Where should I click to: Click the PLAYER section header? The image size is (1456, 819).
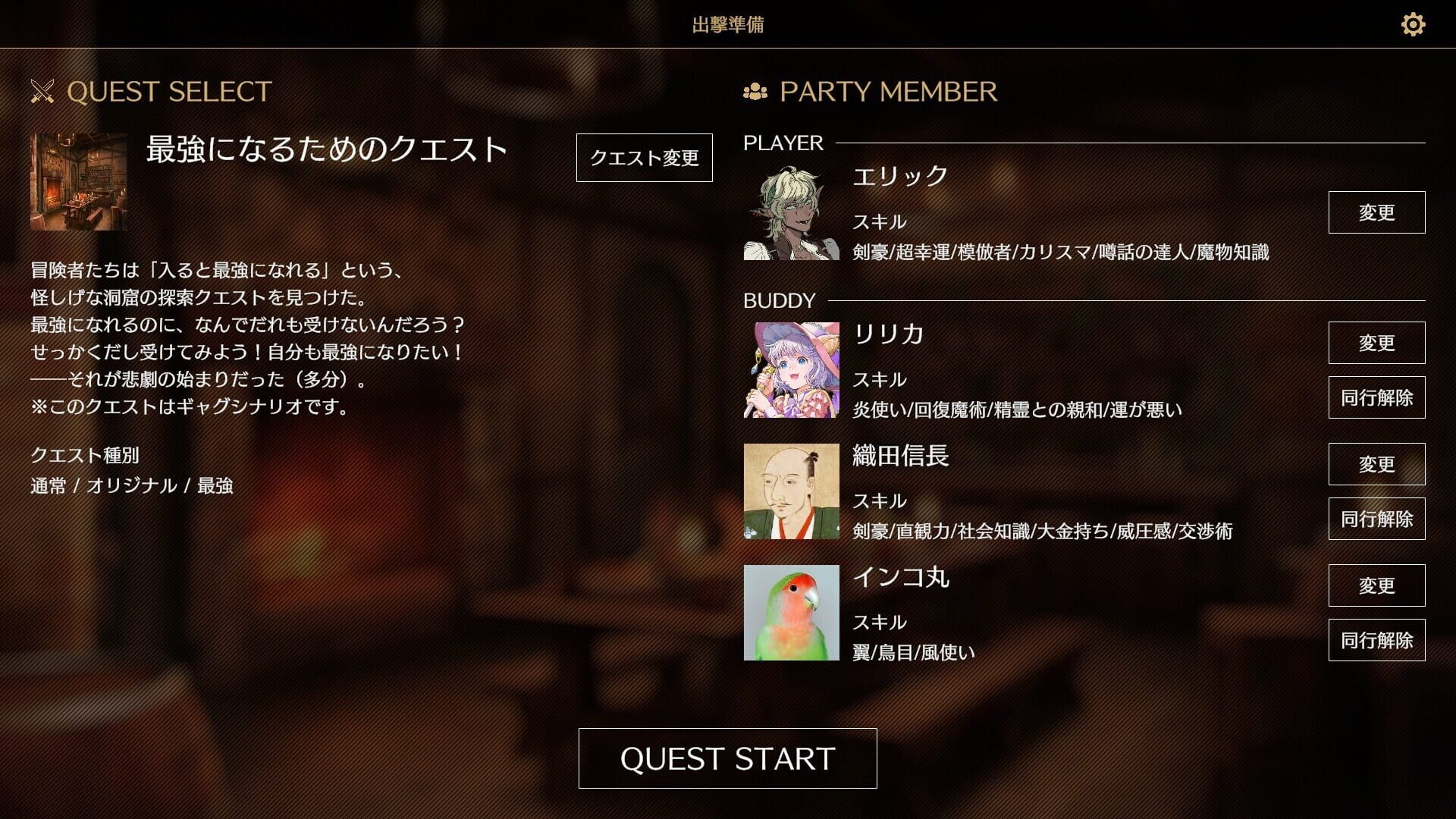[782, 143]
